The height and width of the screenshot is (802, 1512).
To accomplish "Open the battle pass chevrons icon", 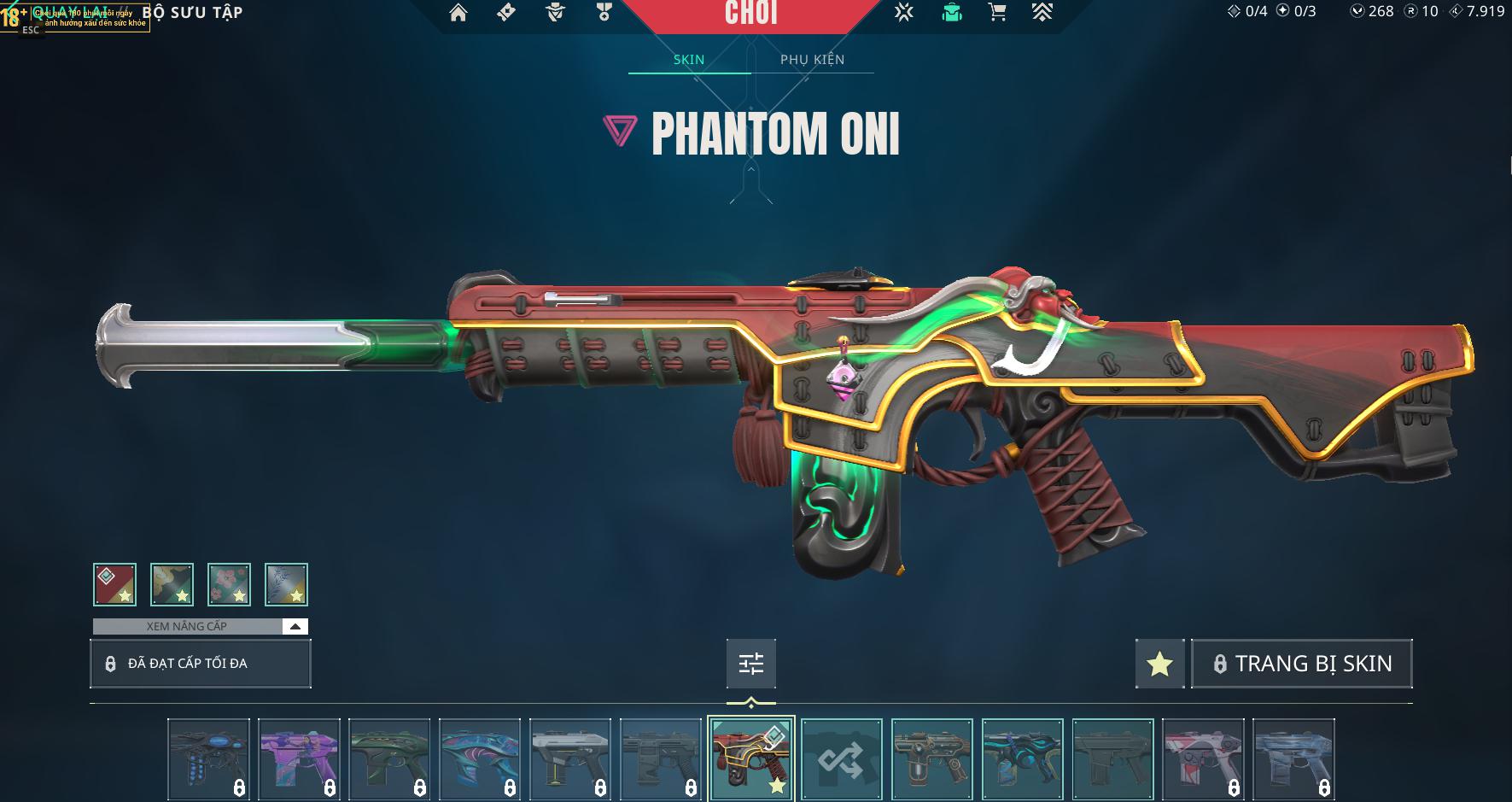I will [1042, 13].
